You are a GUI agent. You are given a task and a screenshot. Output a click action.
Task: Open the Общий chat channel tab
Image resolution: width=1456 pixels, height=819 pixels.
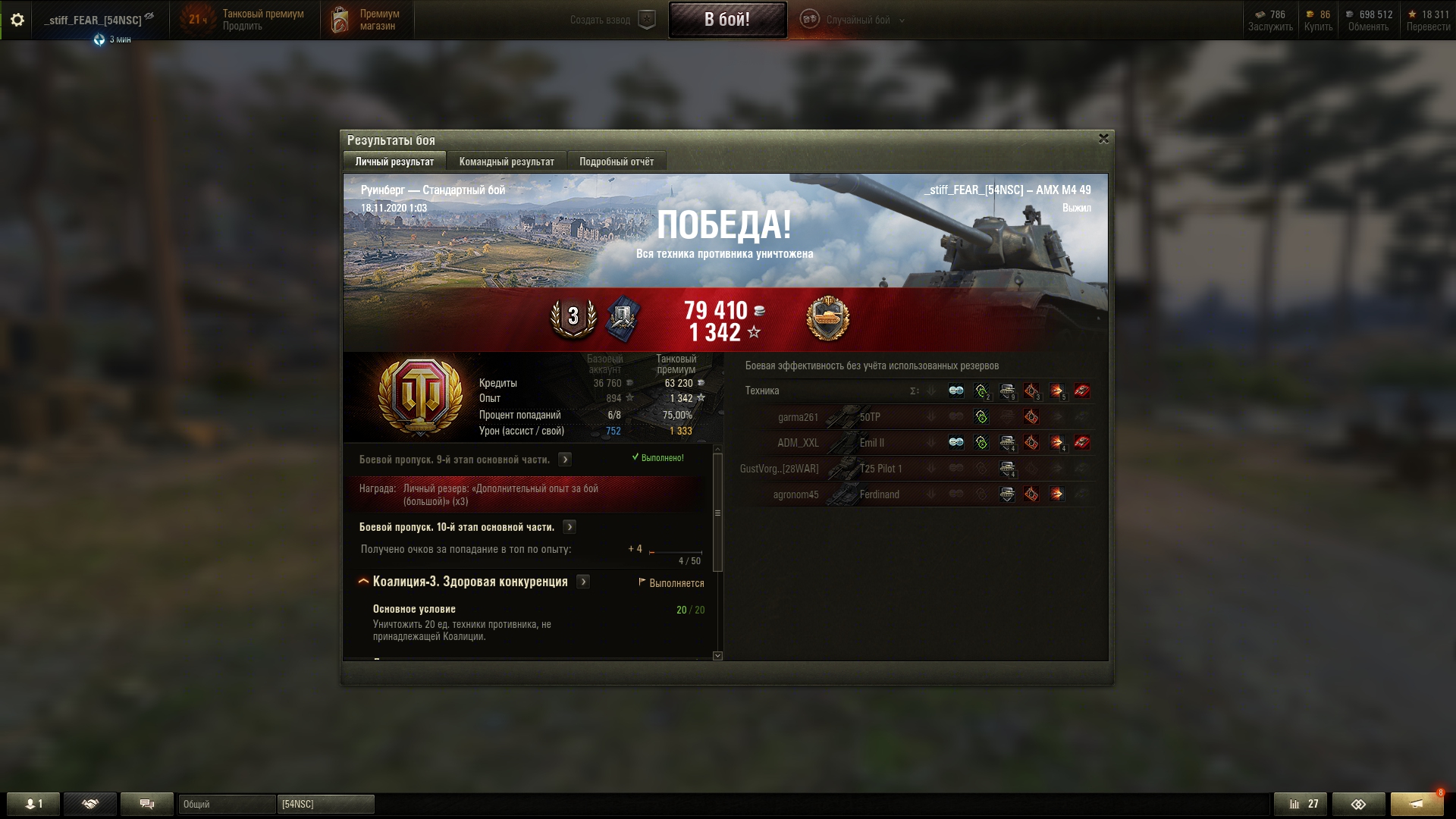226,804
